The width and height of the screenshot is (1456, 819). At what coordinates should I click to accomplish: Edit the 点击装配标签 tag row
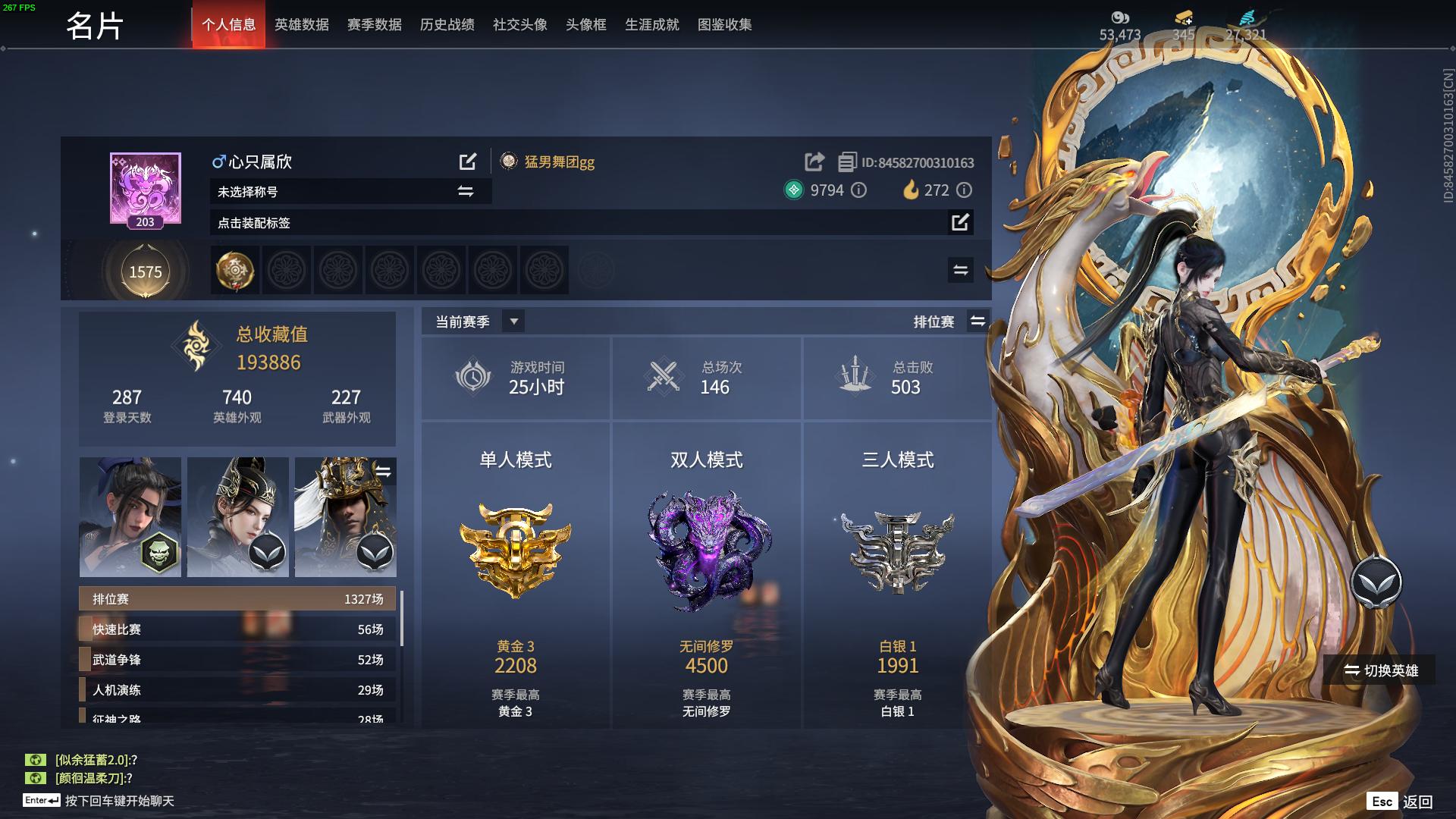960,222
